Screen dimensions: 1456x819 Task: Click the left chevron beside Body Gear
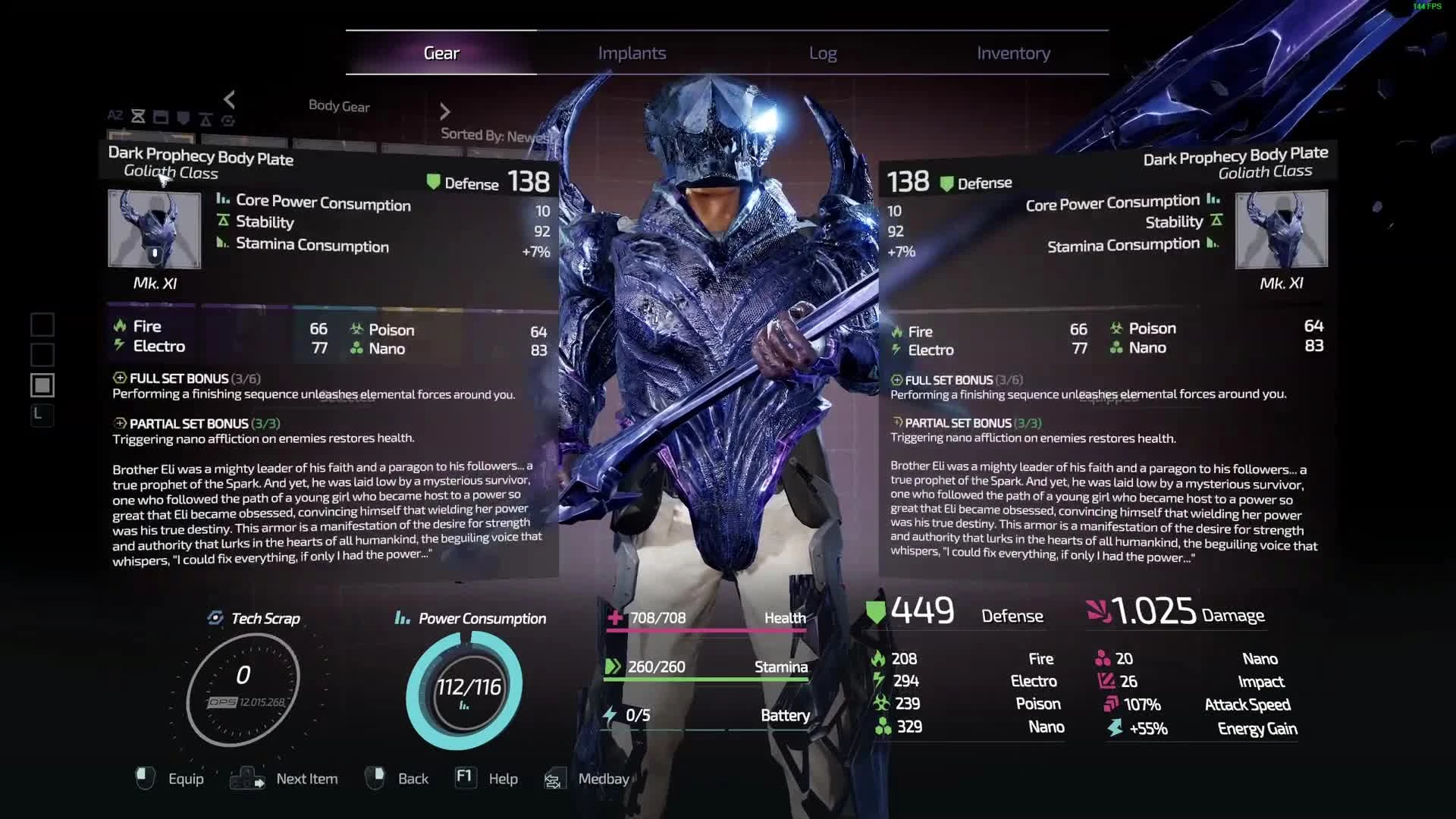pyautogui.click(x=230, y=99)
